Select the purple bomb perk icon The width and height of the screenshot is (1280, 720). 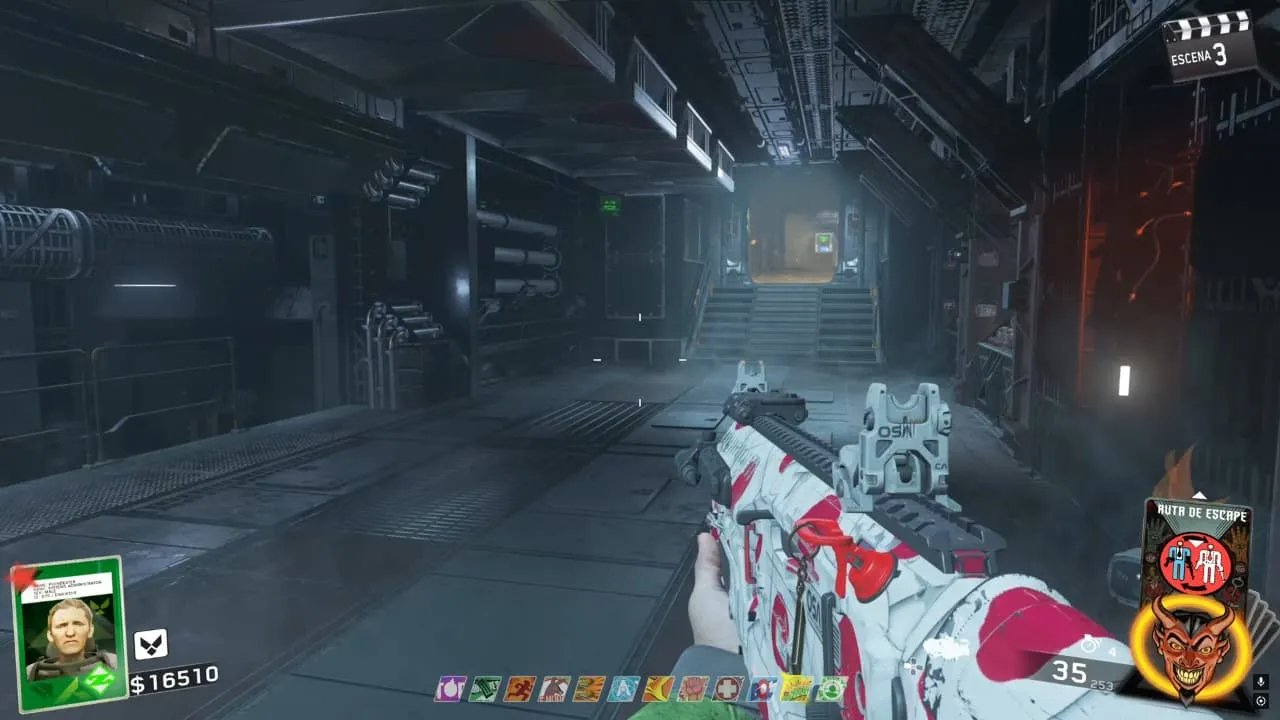click(449, 688)
